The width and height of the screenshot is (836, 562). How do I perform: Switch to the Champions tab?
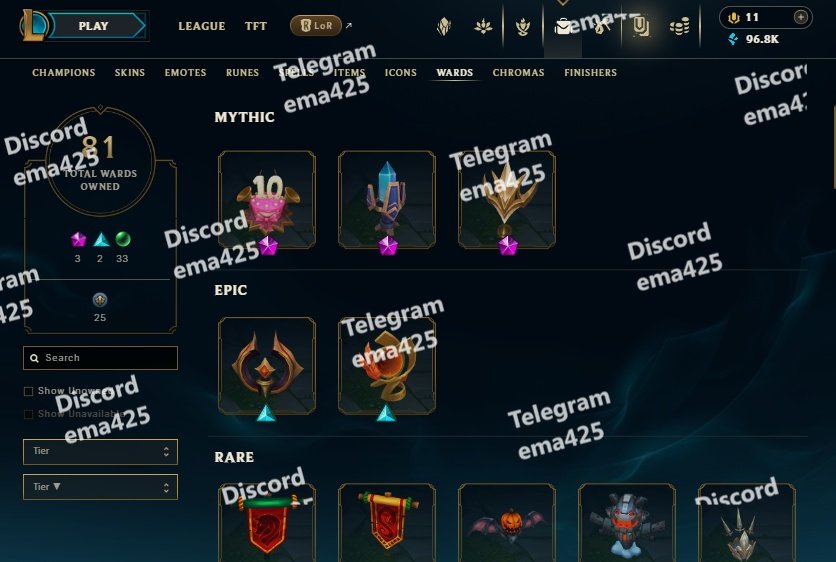click(x=64, y=73)
